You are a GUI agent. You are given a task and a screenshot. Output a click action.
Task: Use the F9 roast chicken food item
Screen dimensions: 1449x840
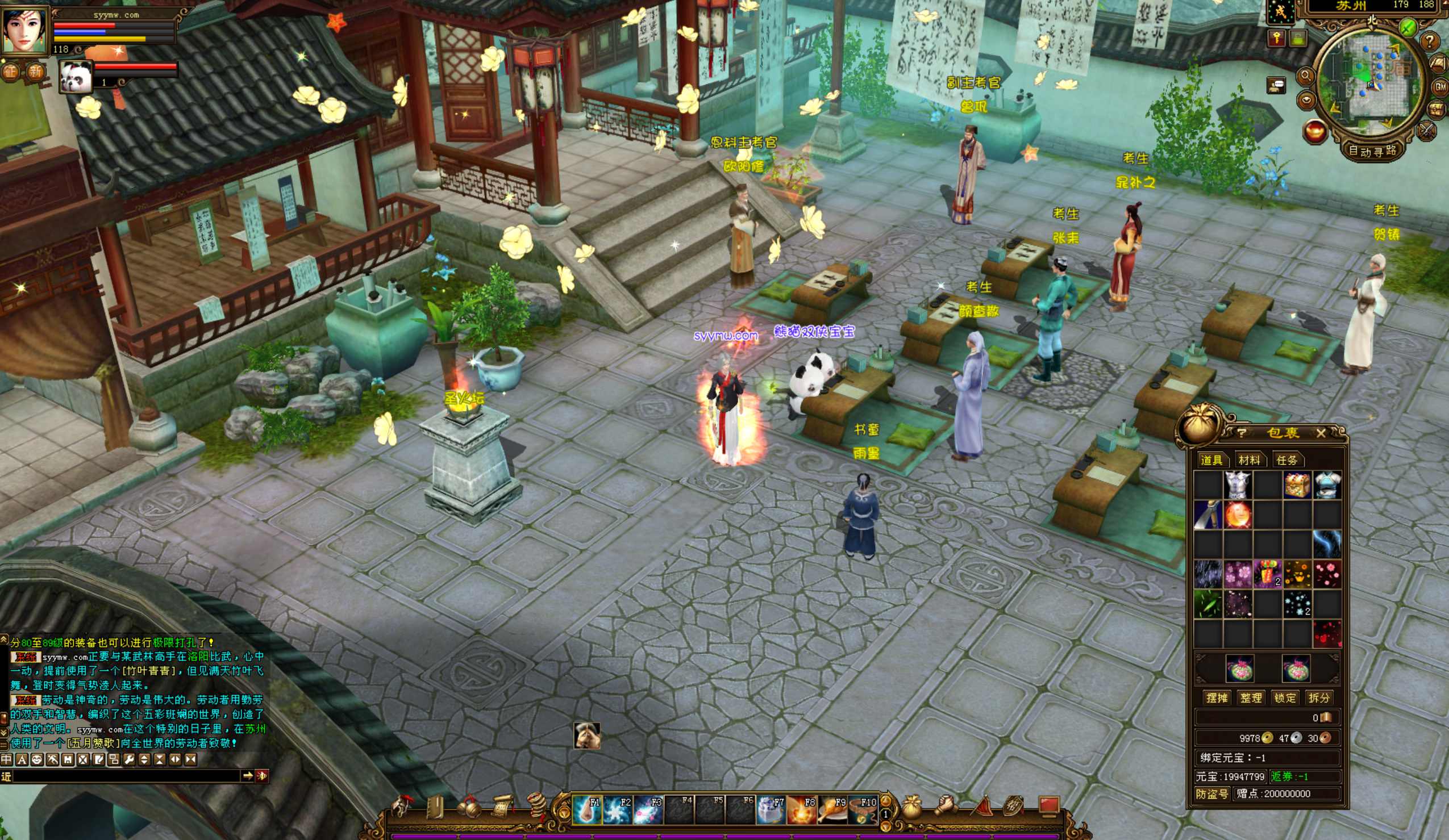832,809
